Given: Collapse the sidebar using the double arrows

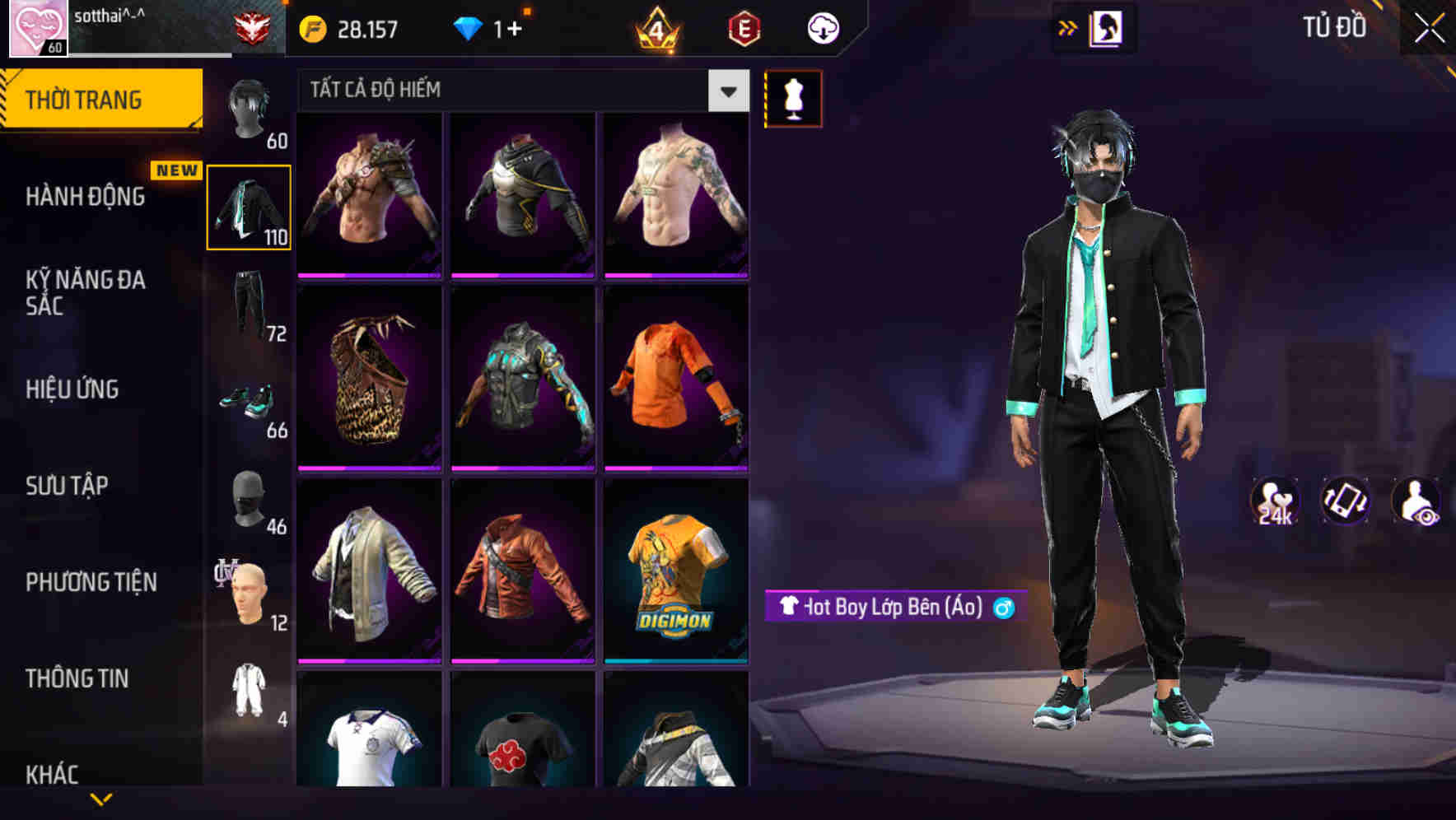Looking at the screenshot, I should [x=1068, y=27].
